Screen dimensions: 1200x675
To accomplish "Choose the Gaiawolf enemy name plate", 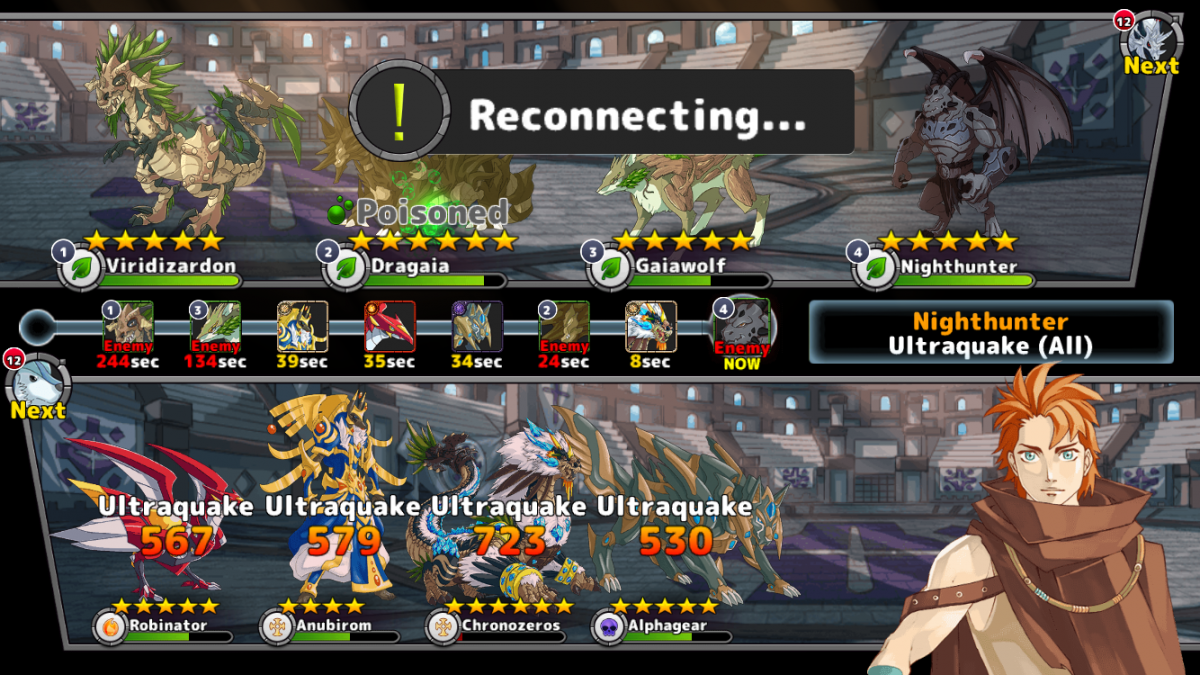I will coord(680,267).
